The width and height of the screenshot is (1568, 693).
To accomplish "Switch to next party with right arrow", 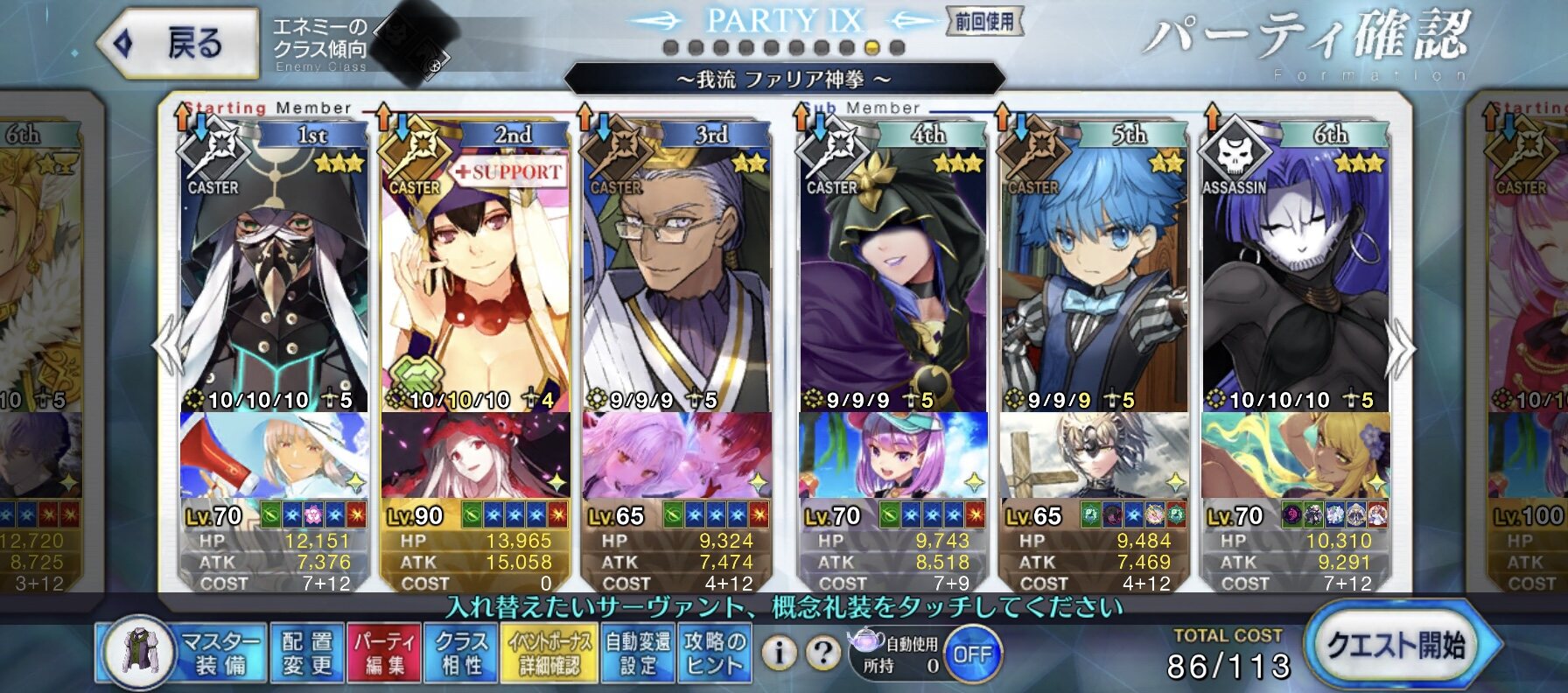I will 1402,348.
